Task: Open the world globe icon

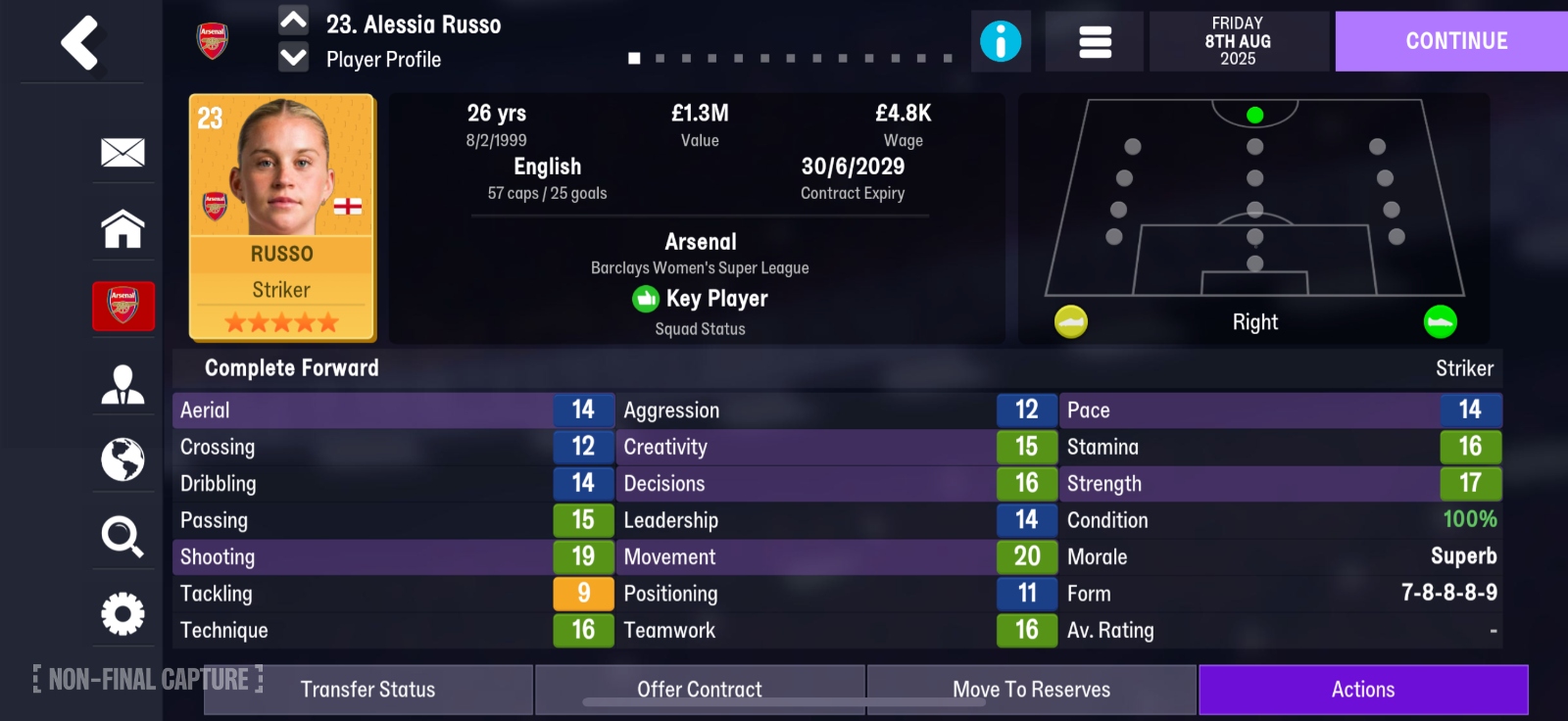Action: pos(122,459)
